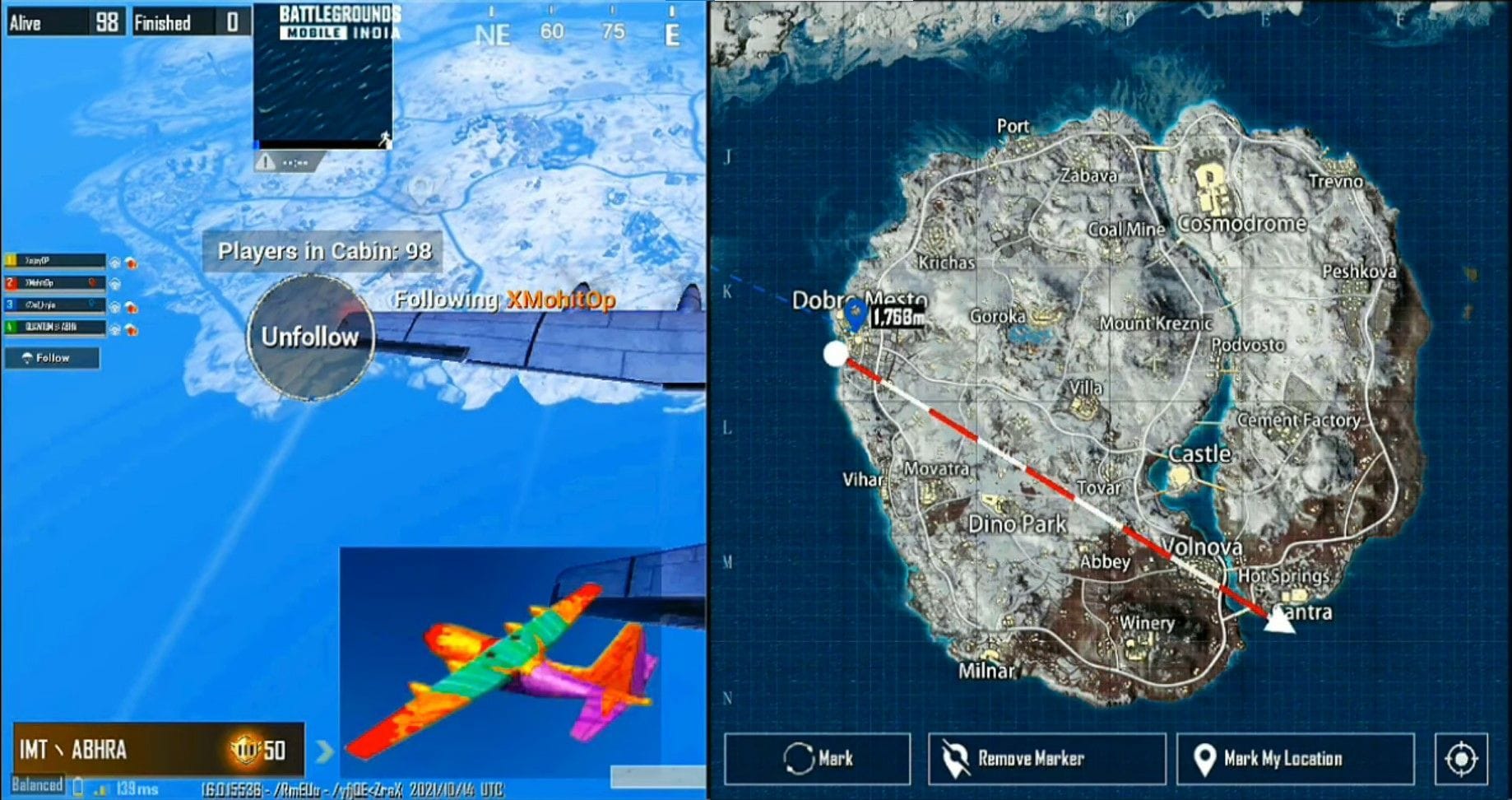Recenter the map with the crosshair button
1512x800 pixels.
click(1461, 758)
